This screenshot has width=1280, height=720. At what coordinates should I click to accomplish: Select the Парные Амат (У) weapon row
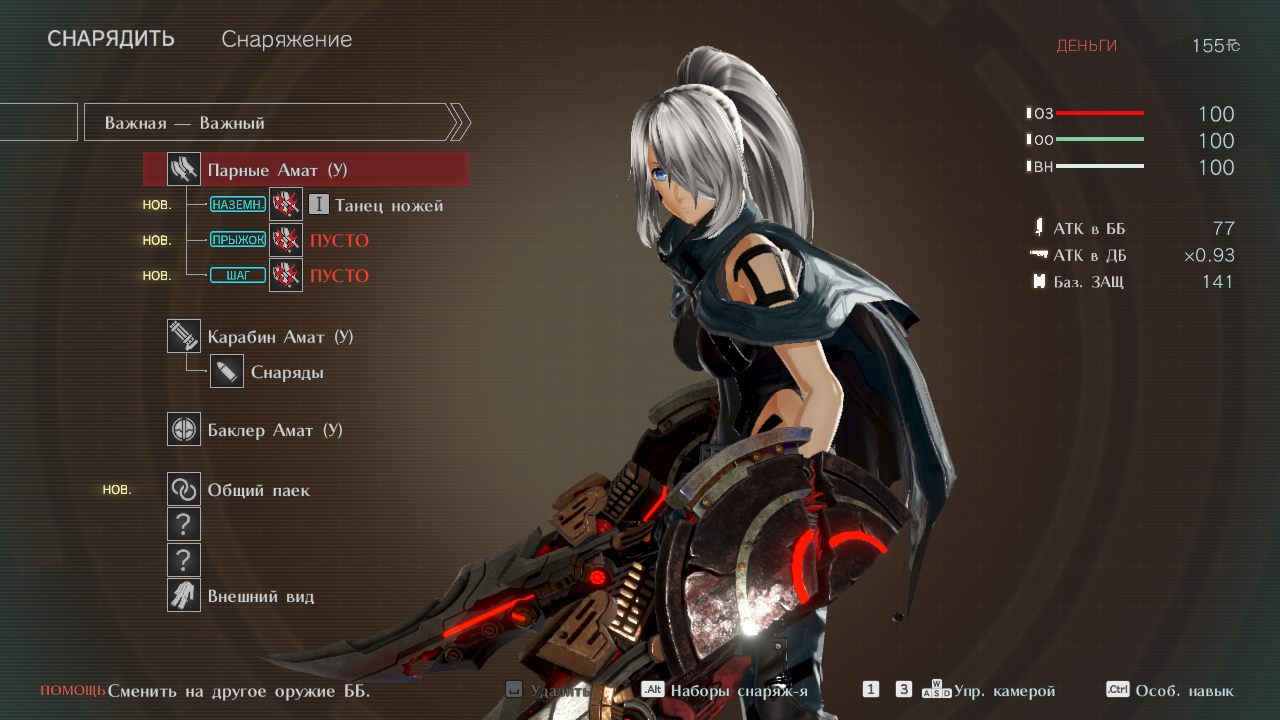point(306,170)
